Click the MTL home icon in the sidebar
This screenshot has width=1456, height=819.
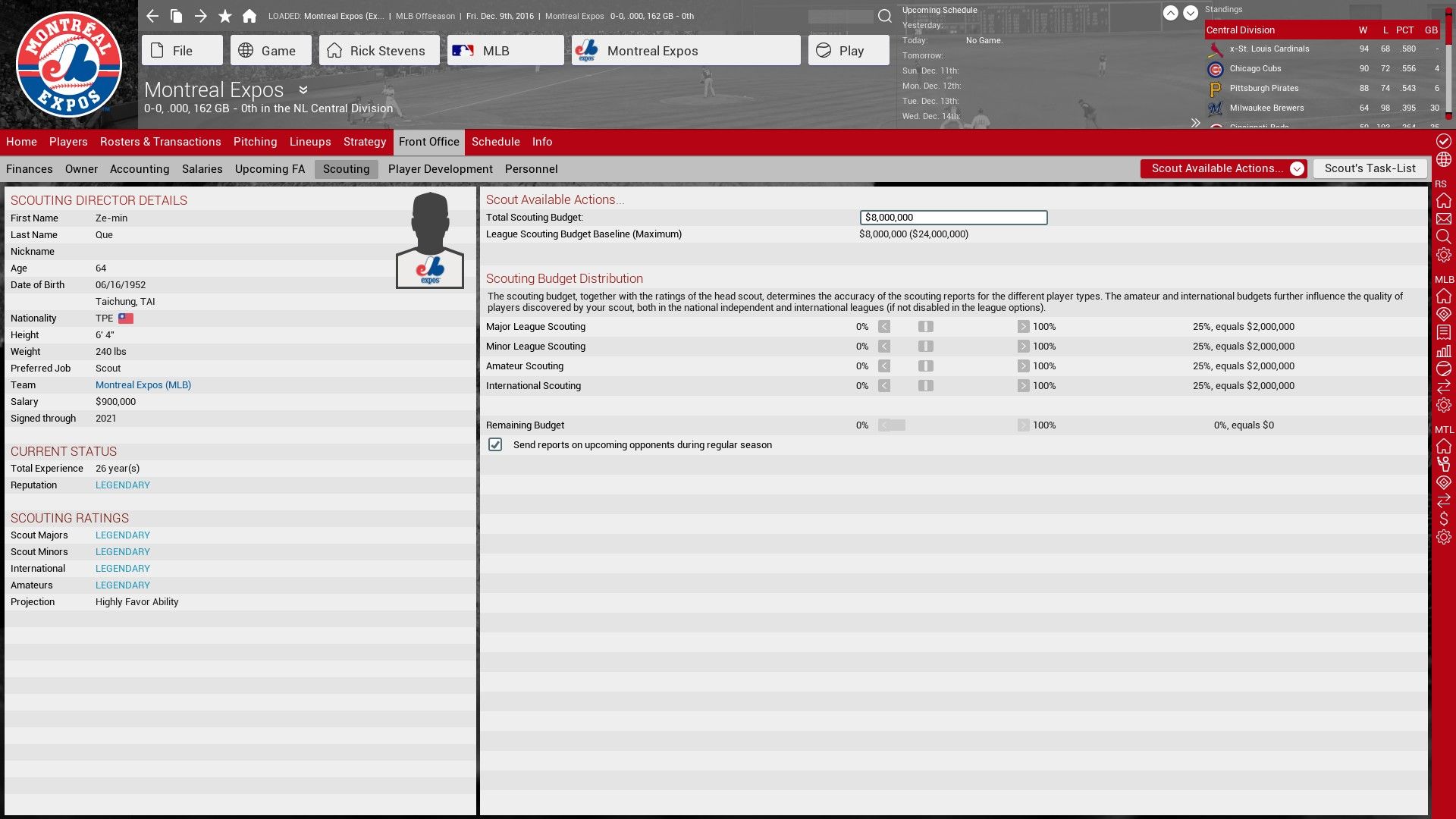(1445, 447)
